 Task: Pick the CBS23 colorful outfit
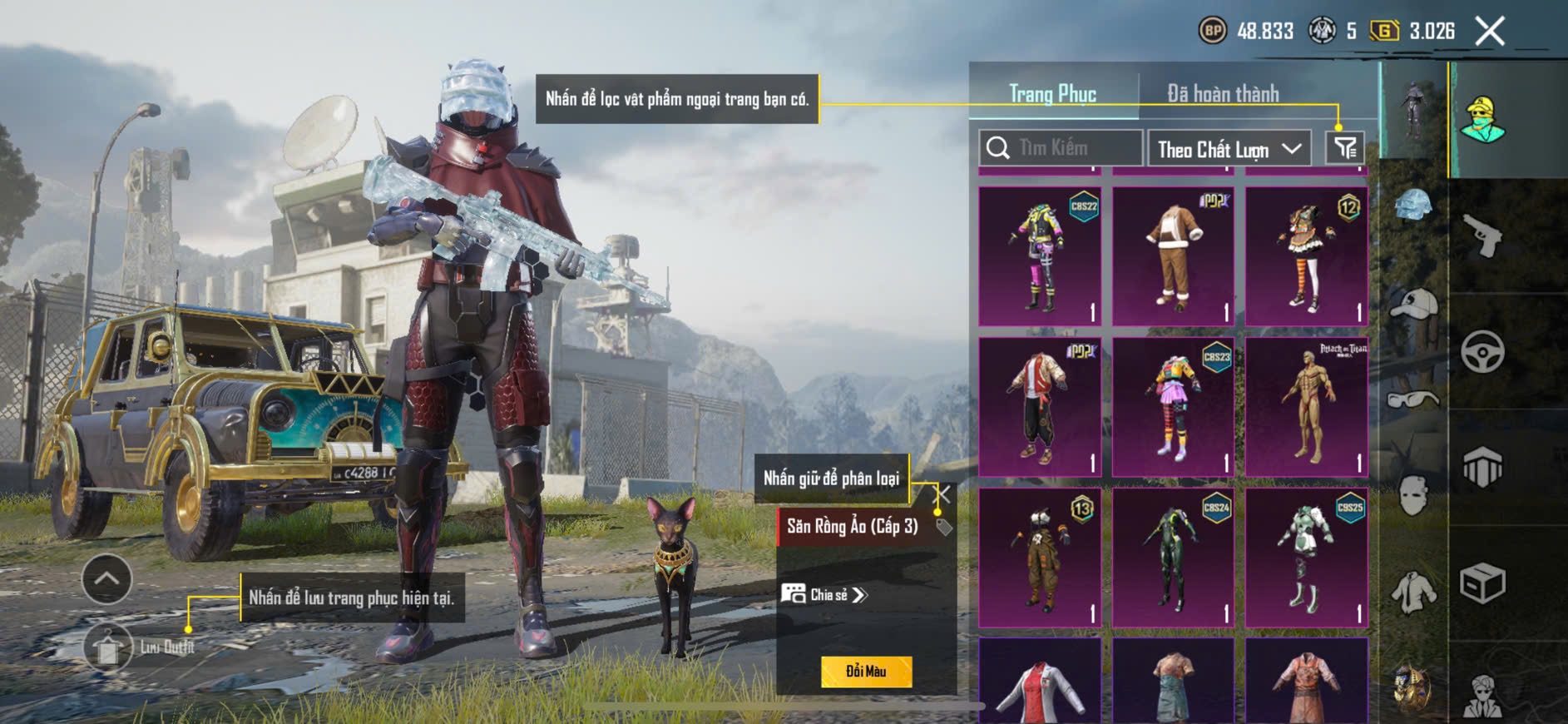[x=1173, y=407]
